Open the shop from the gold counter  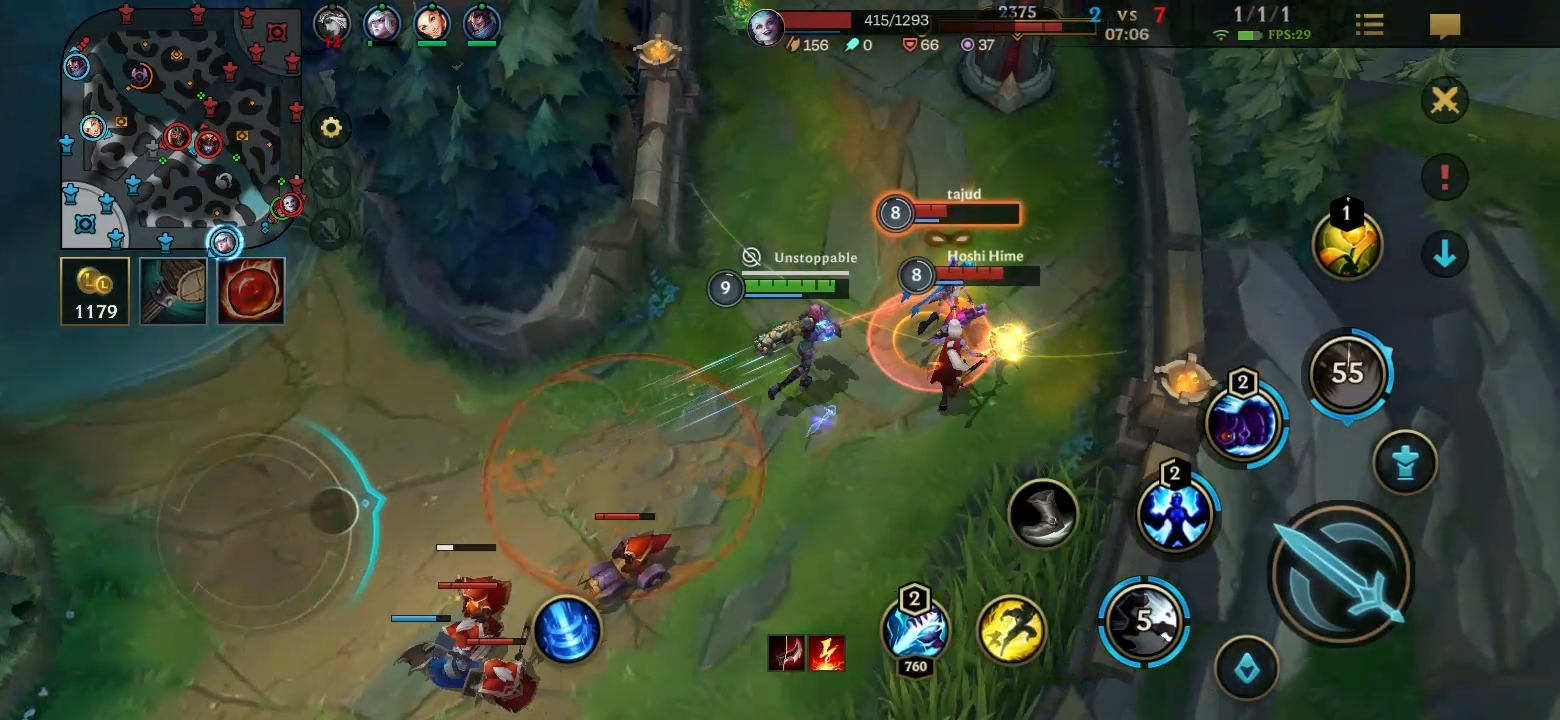94,291
